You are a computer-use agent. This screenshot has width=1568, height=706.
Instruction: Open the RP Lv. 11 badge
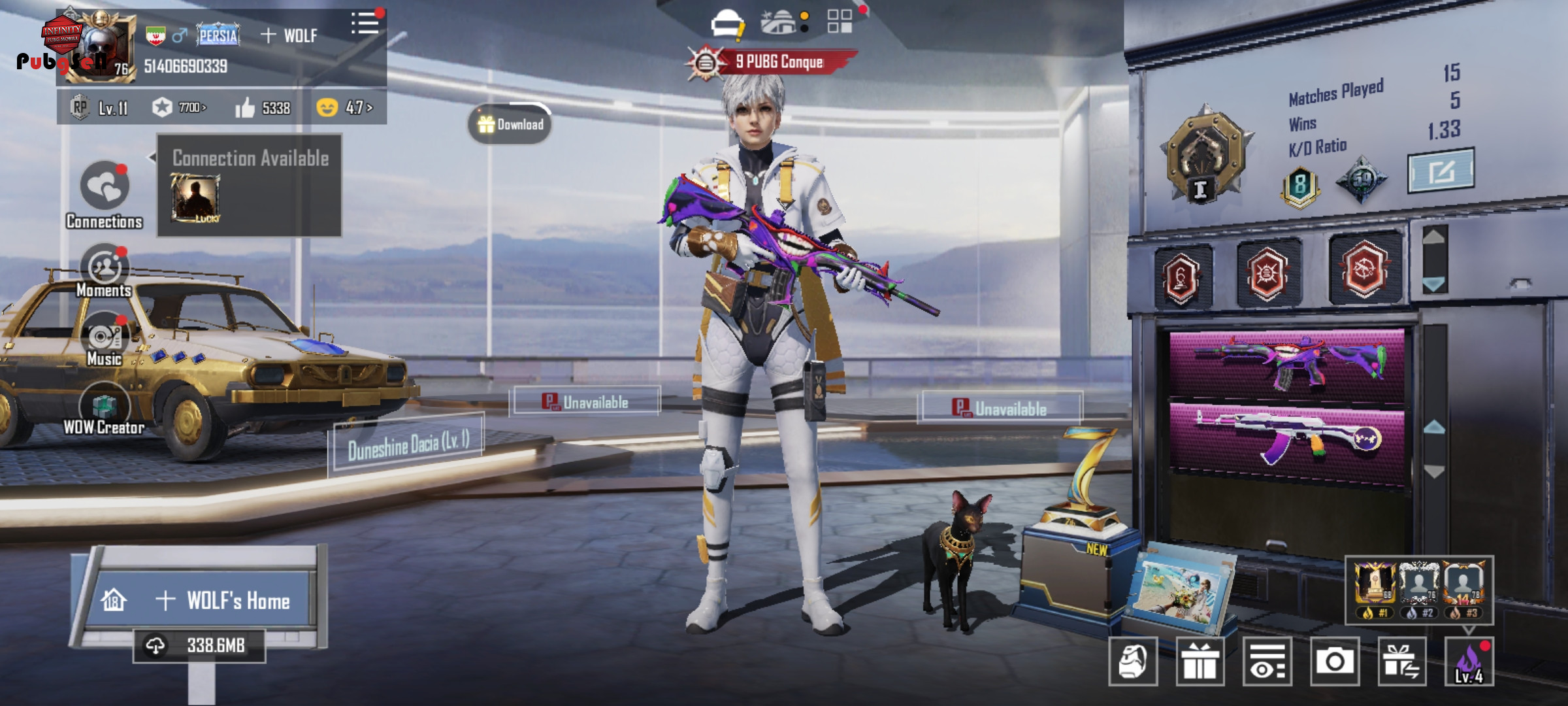(x=100, y=107)
